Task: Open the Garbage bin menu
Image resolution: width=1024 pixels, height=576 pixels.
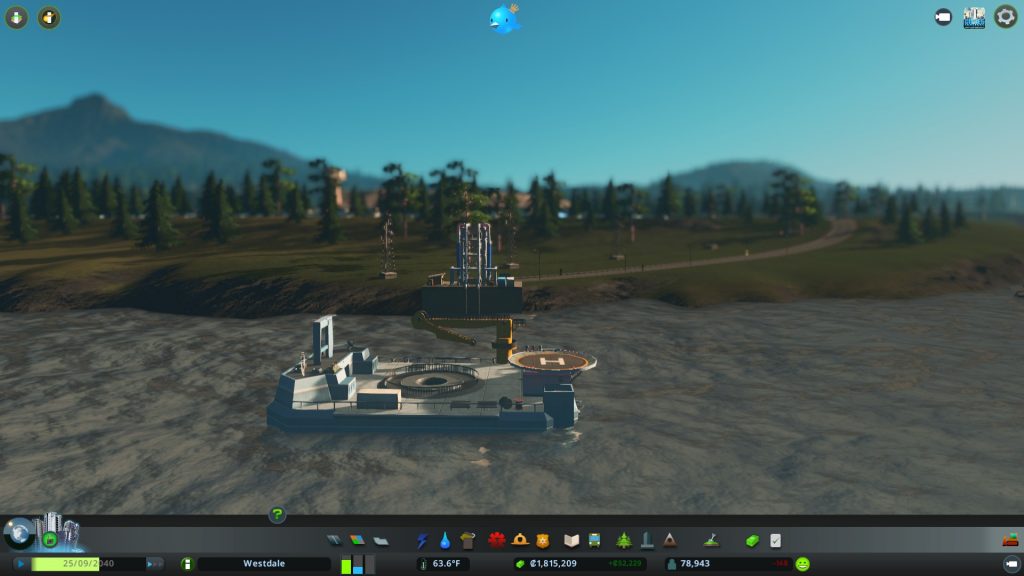Action: click(468, 541)
